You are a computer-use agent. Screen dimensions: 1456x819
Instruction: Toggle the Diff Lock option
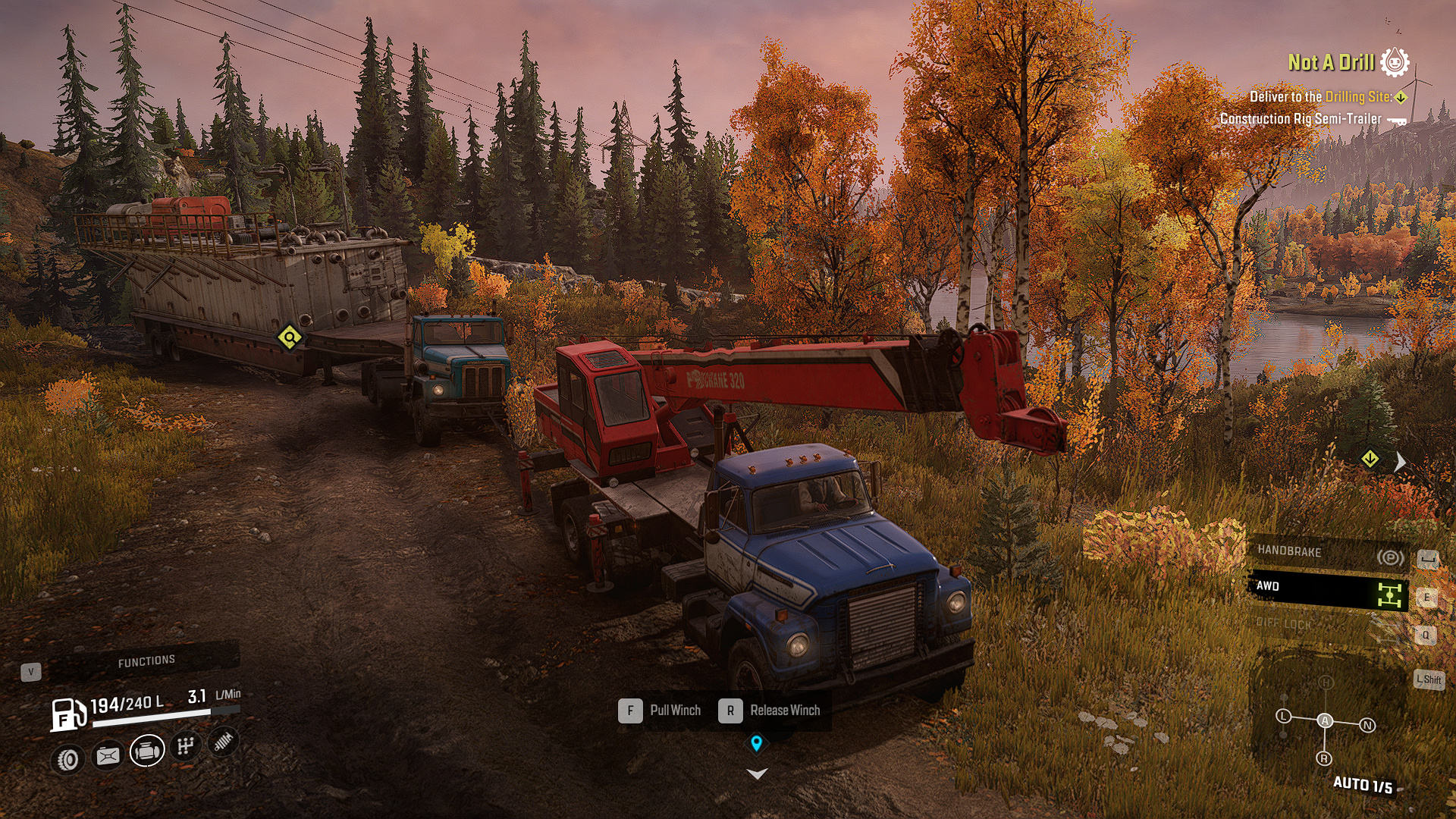[1328, 625]
